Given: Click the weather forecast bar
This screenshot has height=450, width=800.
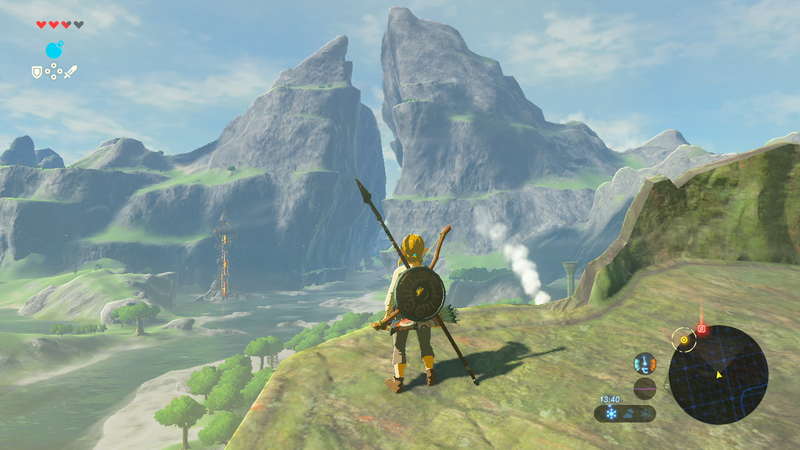Looking at the screenshot, I should tap(625, 412).
